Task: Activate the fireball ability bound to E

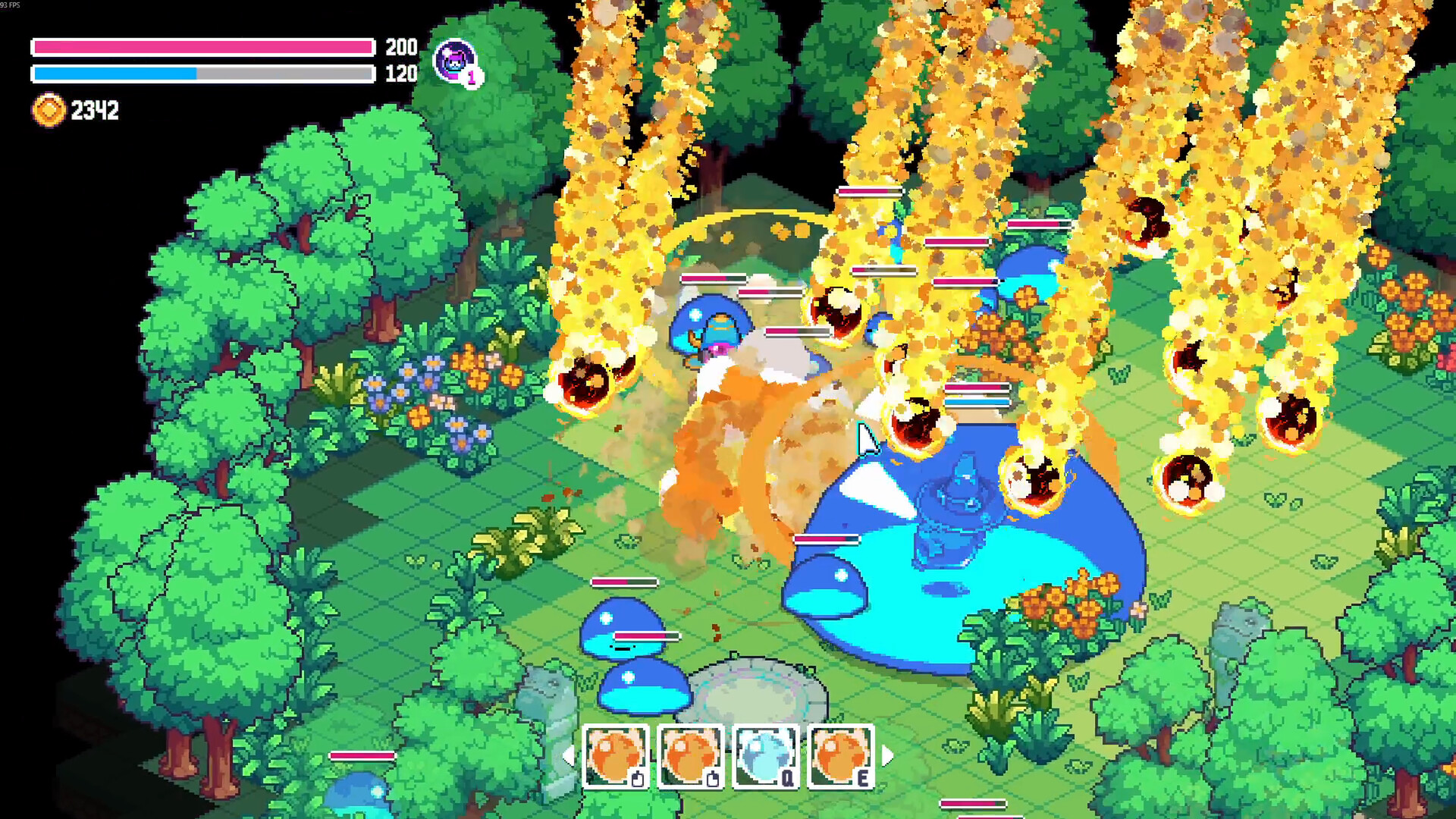Action: click(x=843, y=755)
